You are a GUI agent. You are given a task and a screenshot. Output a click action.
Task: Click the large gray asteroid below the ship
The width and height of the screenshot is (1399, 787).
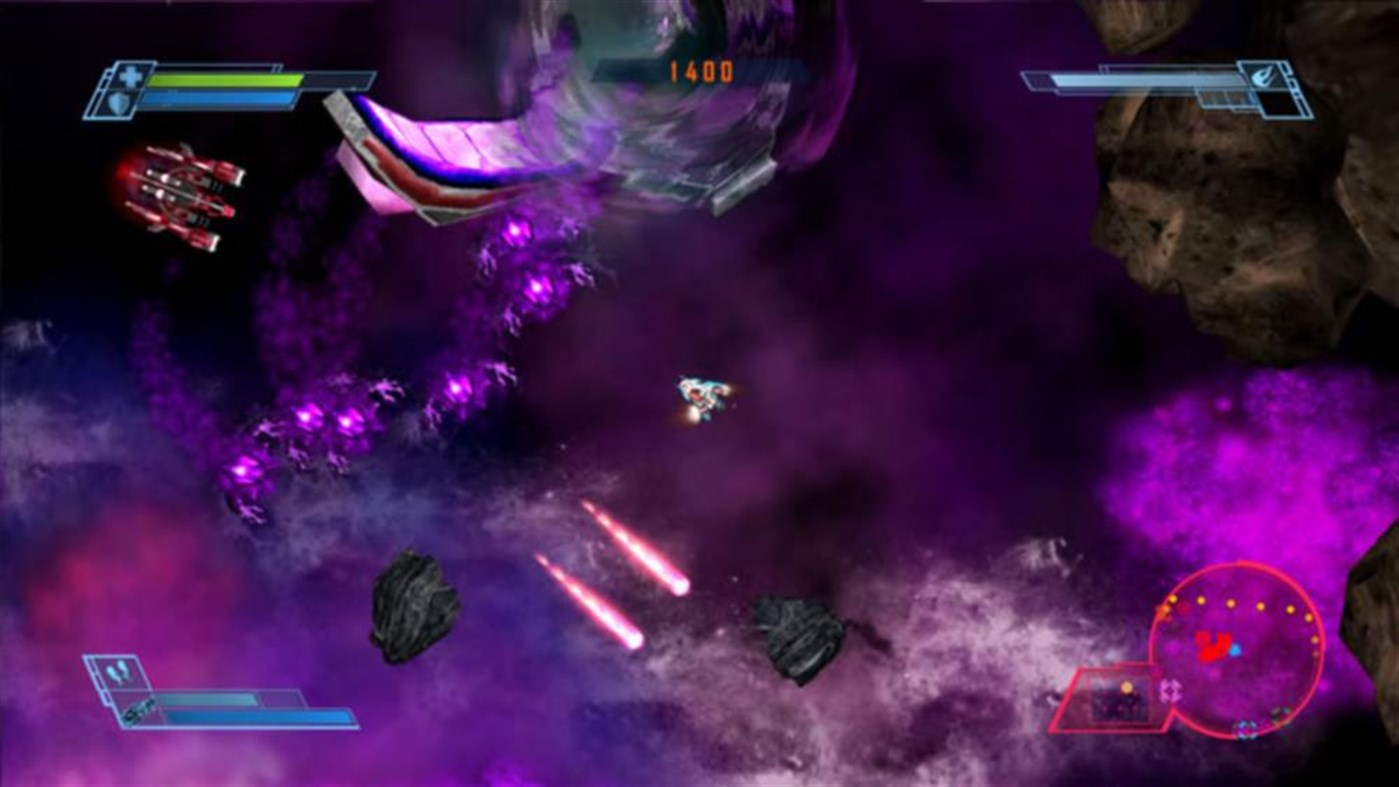[415, 605]
